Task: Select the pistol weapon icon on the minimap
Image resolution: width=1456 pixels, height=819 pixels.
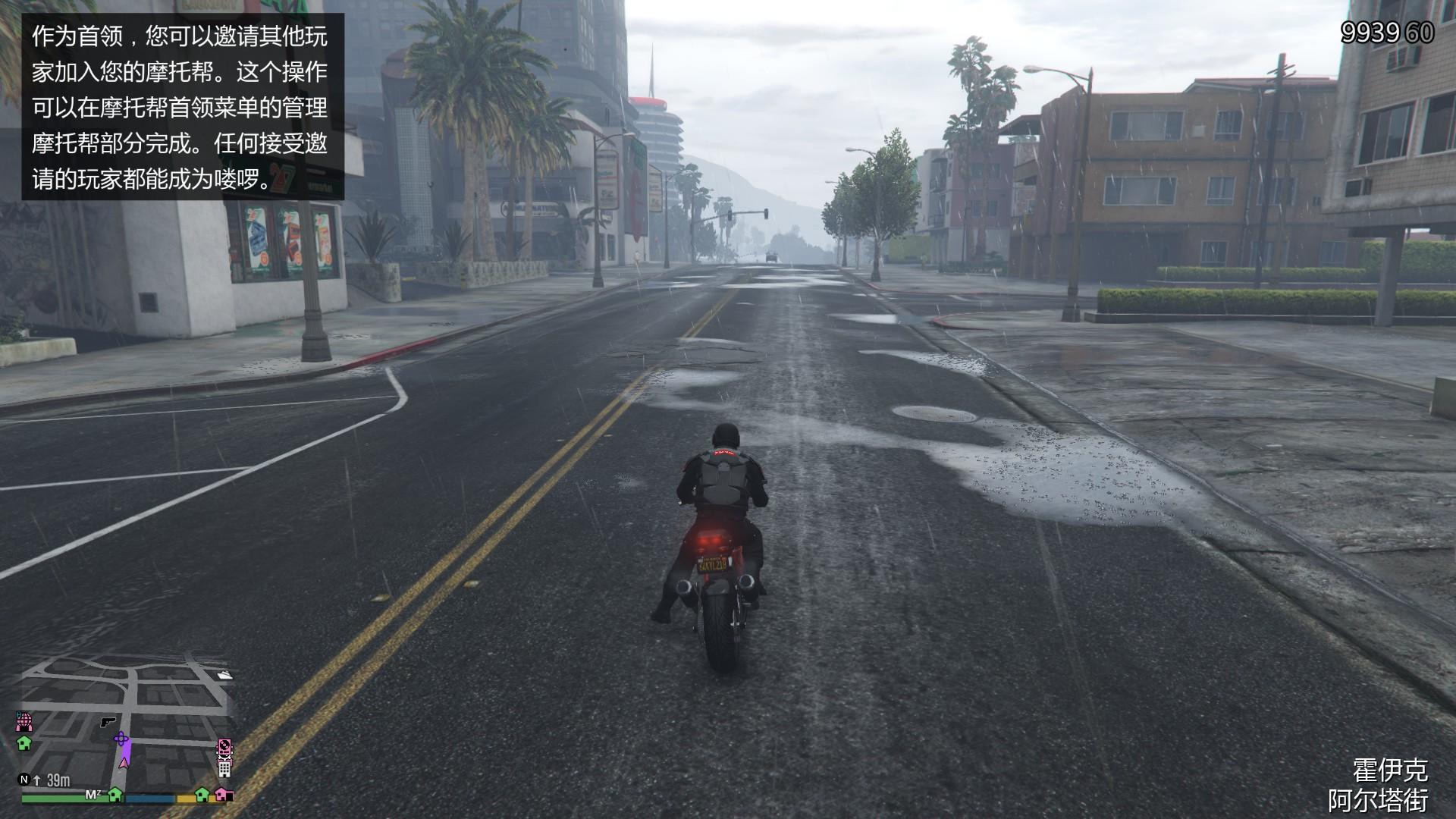Action: [x=108, y=722]
